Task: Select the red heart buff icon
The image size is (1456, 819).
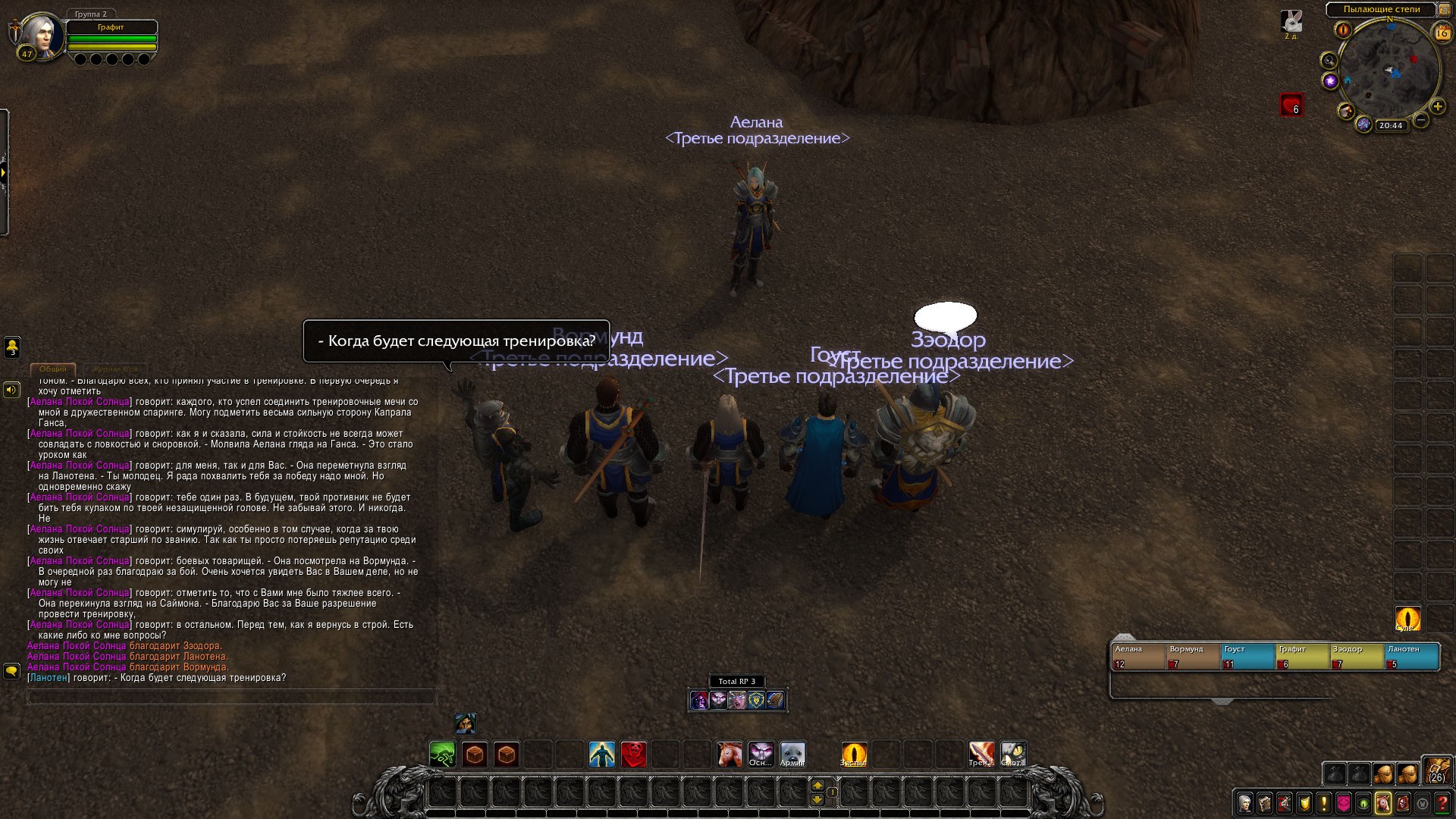Action: click(1291, 105)
